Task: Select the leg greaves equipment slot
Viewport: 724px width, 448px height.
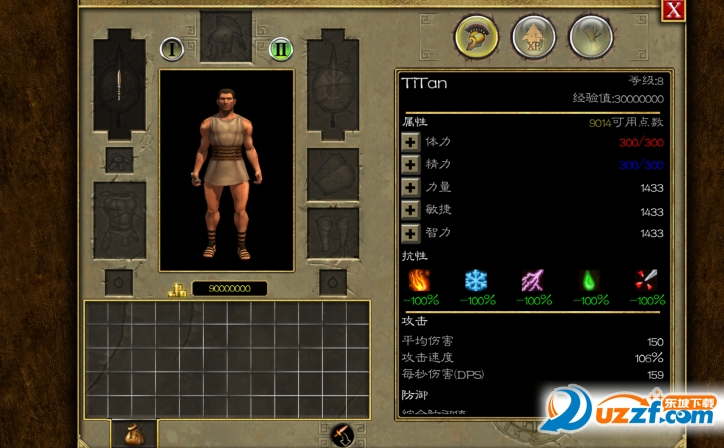Action: tap(333, 232)
